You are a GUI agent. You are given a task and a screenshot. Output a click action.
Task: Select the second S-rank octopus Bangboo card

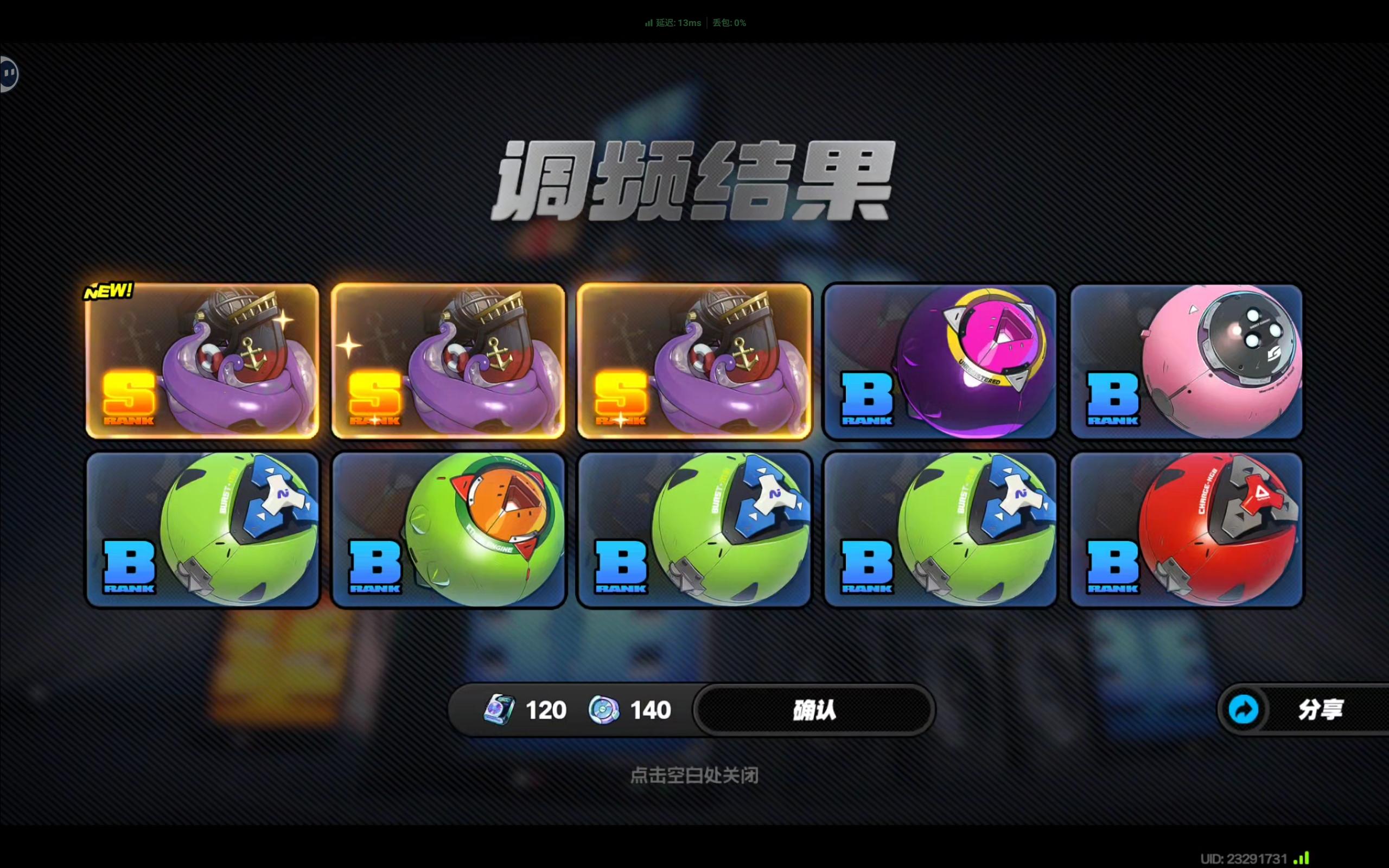click(448, 362)
